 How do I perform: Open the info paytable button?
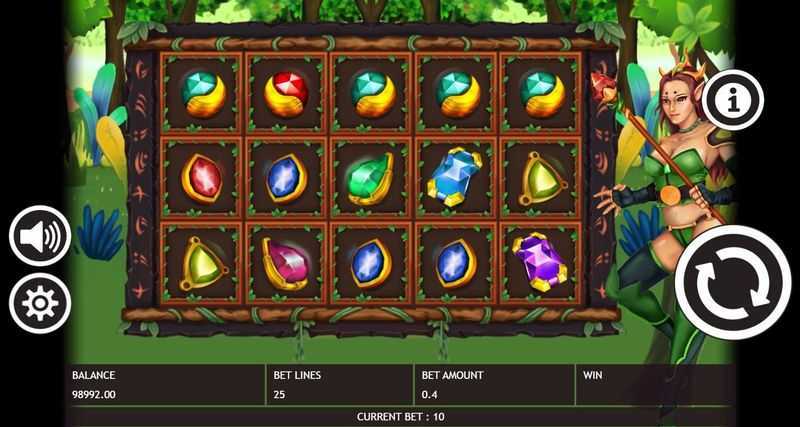[x=733, y=99]
